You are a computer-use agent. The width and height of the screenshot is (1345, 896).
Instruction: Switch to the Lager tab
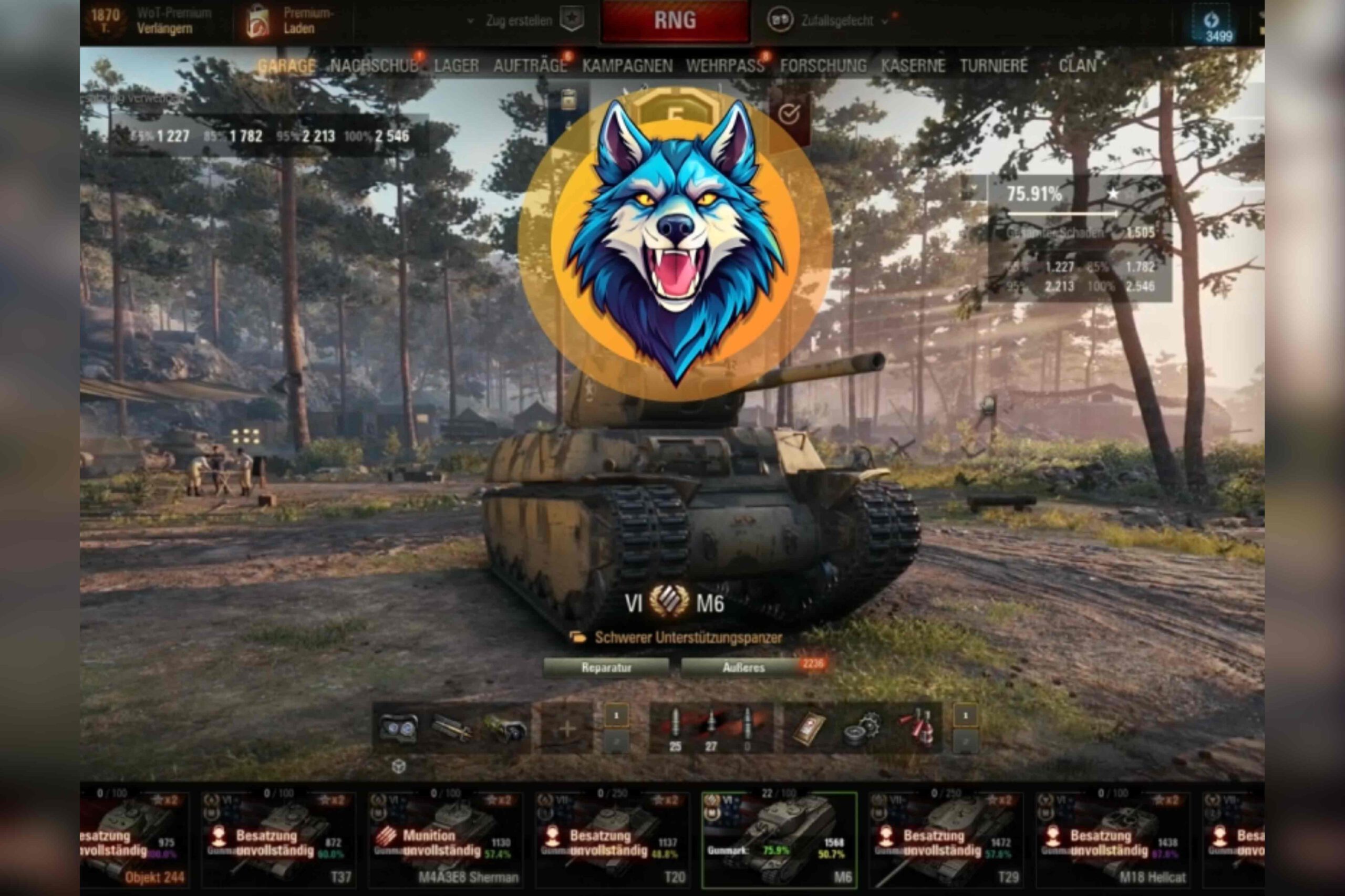(456, 66)
